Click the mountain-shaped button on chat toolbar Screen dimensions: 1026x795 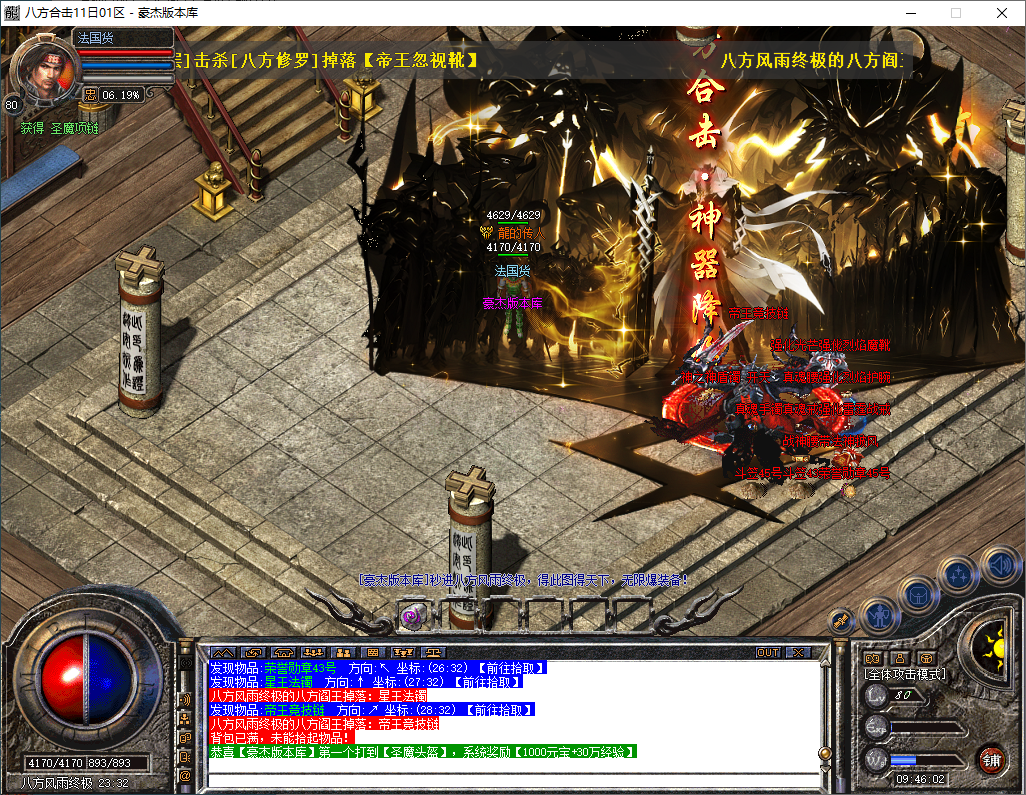222,652
